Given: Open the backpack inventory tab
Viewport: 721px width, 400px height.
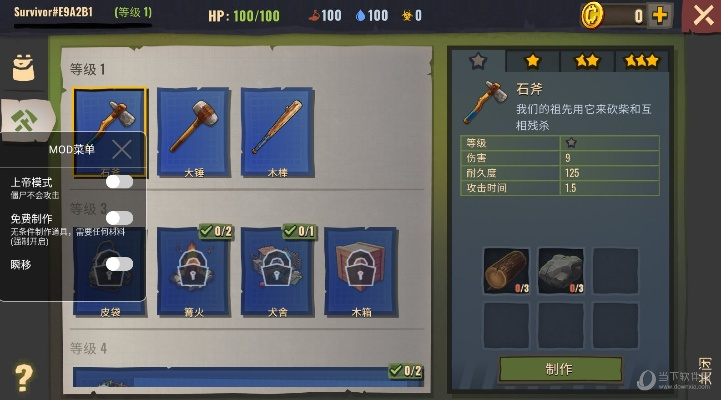Looking at the screenshot, I should pos(23,68).
